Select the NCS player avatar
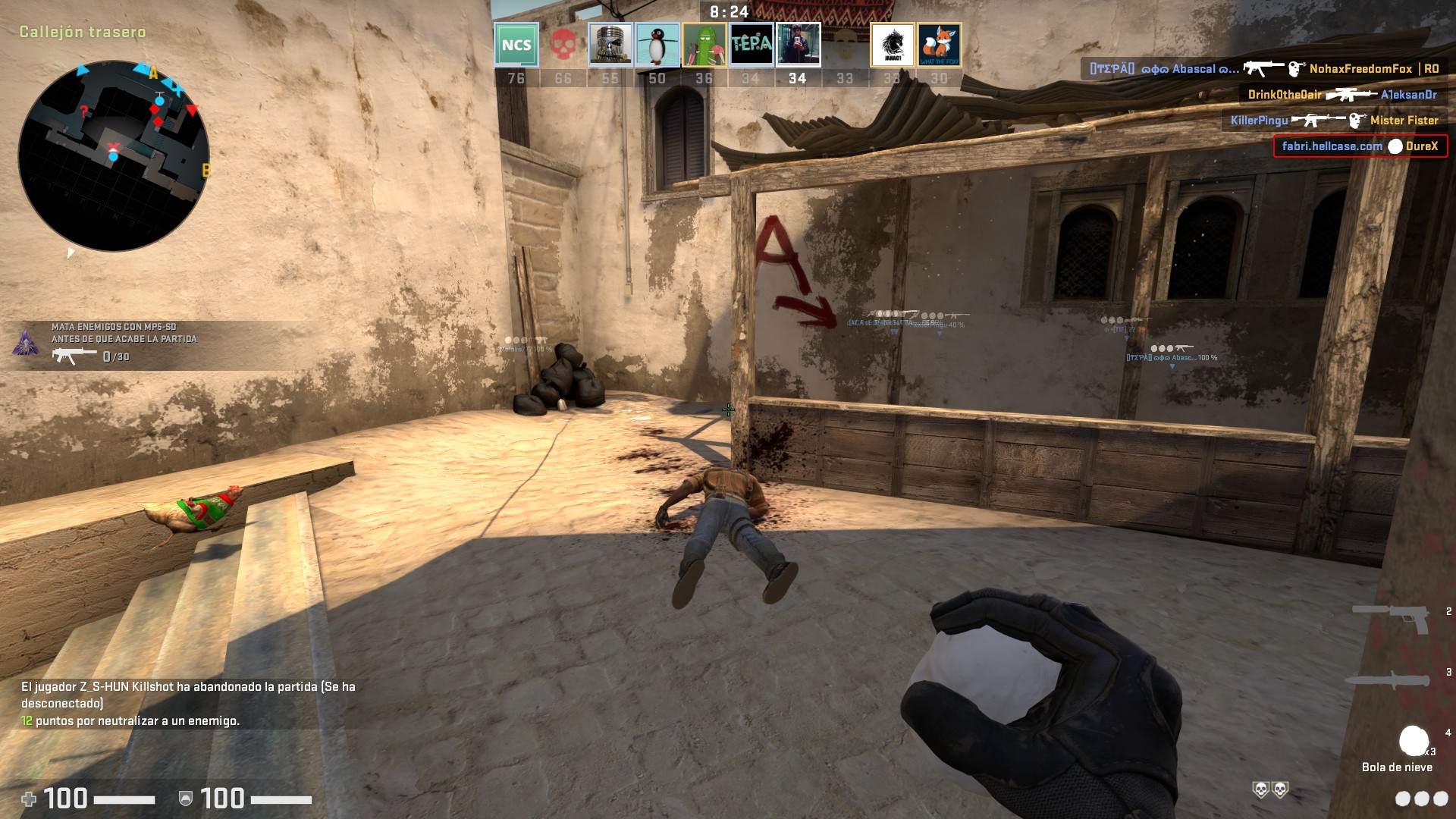 (516, 45)
